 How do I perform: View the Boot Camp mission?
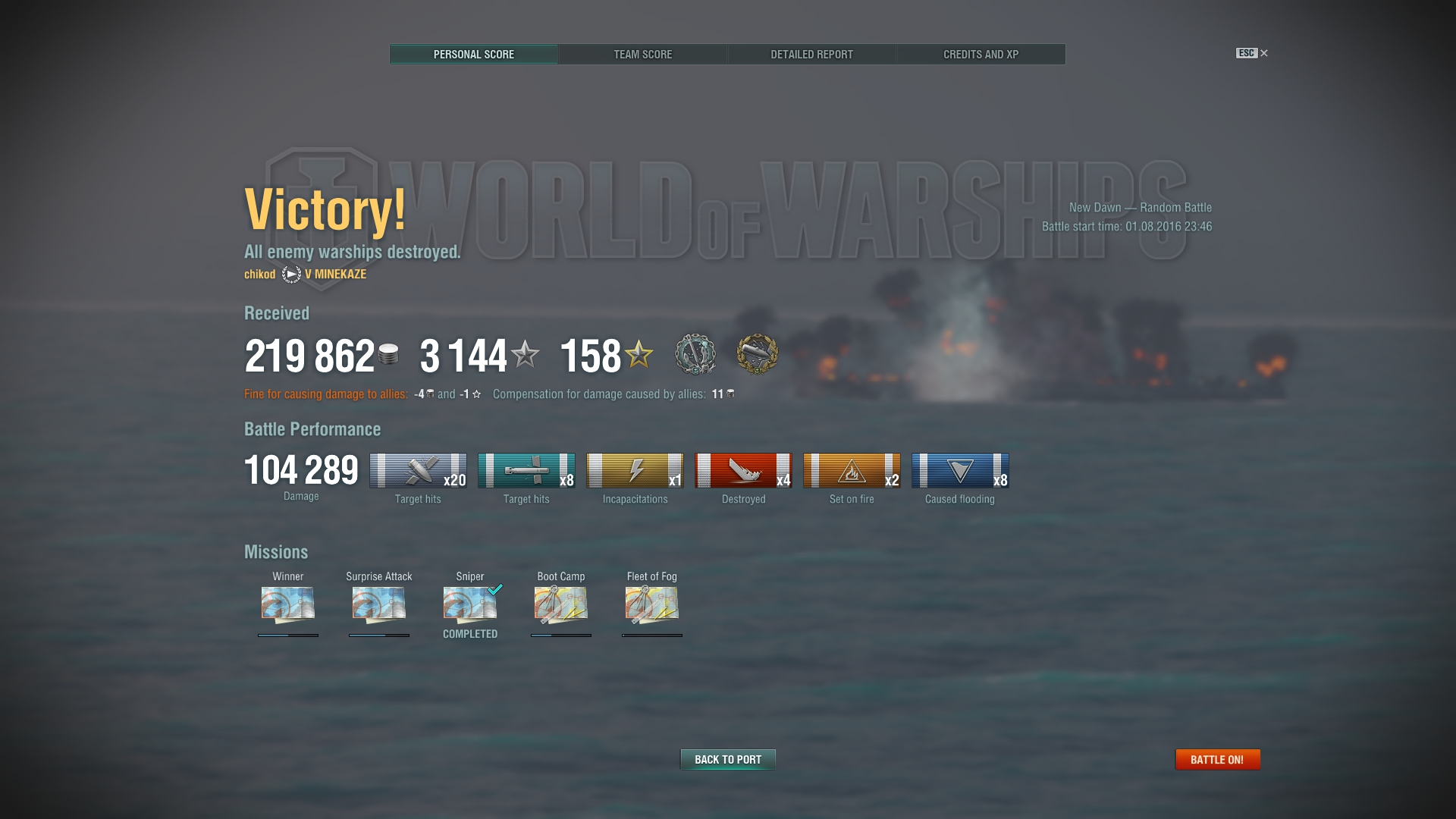[561, 604]
